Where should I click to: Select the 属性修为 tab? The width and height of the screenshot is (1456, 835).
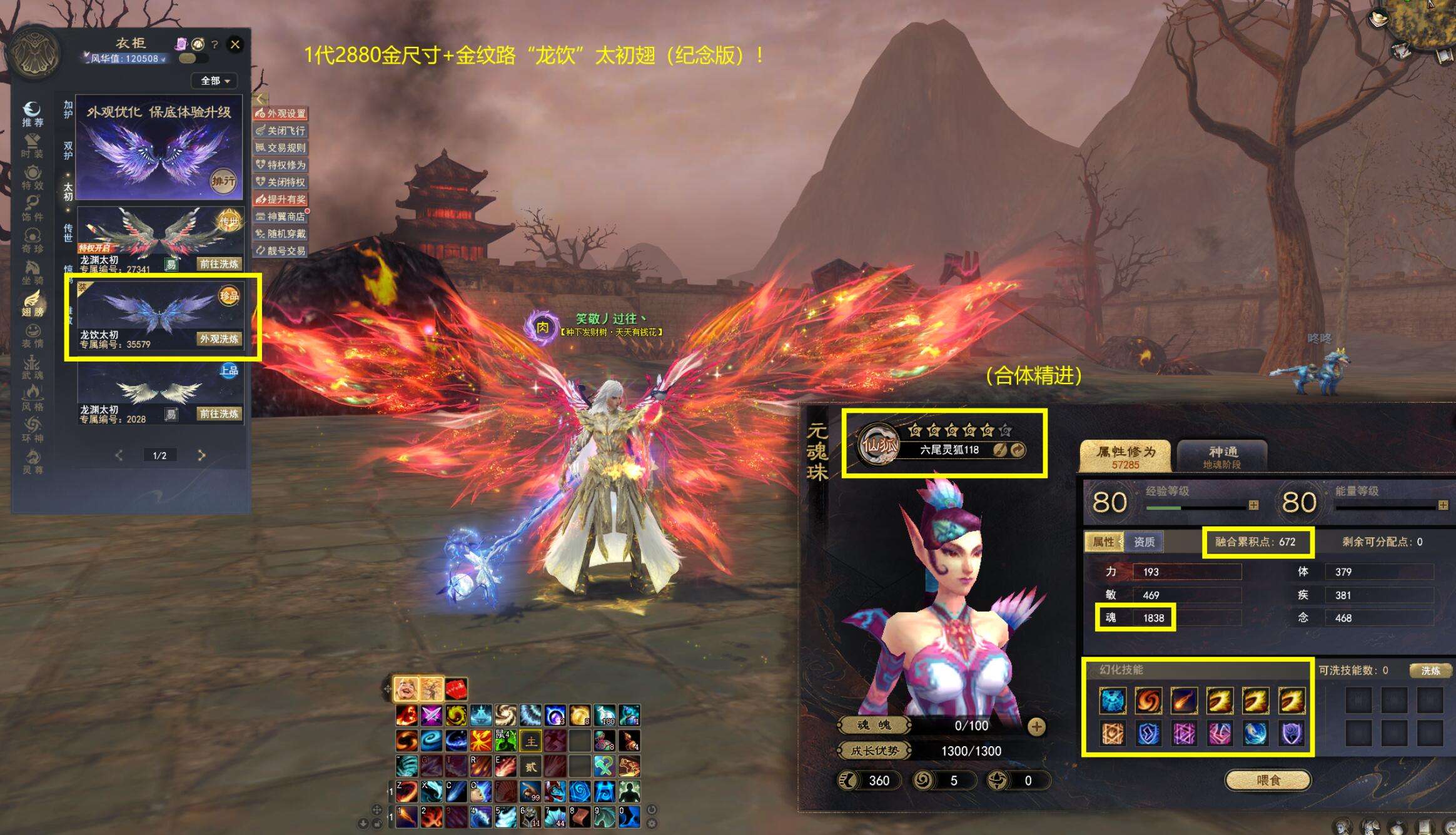(x=1125, y=456)
